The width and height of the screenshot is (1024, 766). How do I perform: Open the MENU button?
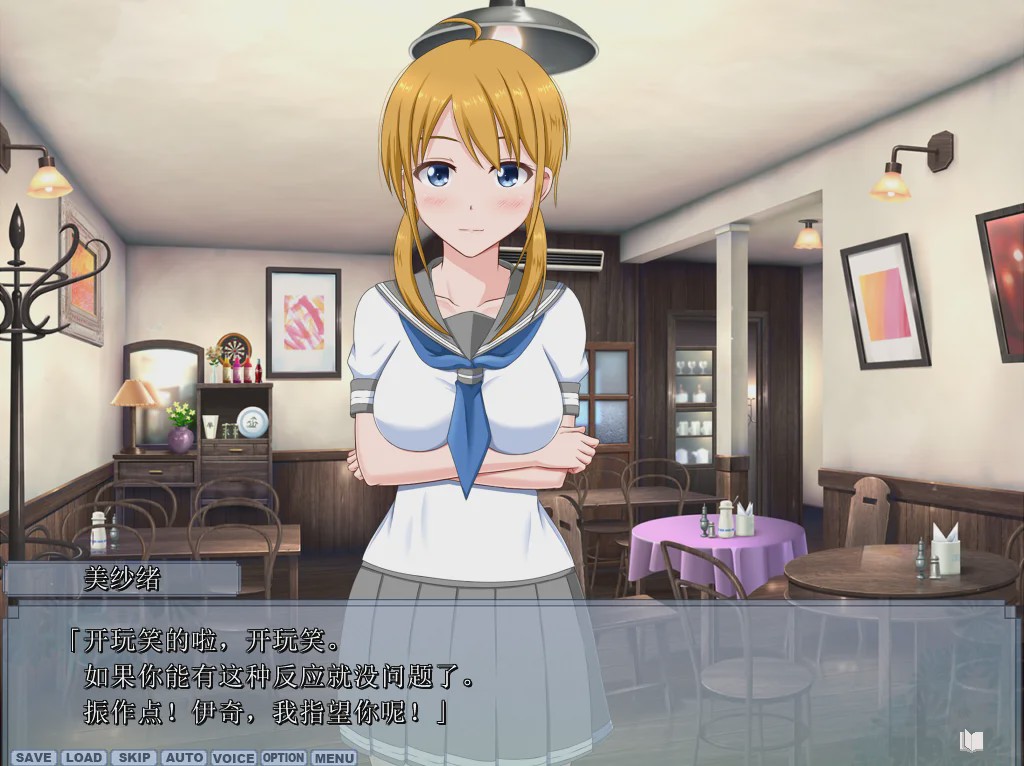pyautogui.click(x=334, y=758)
